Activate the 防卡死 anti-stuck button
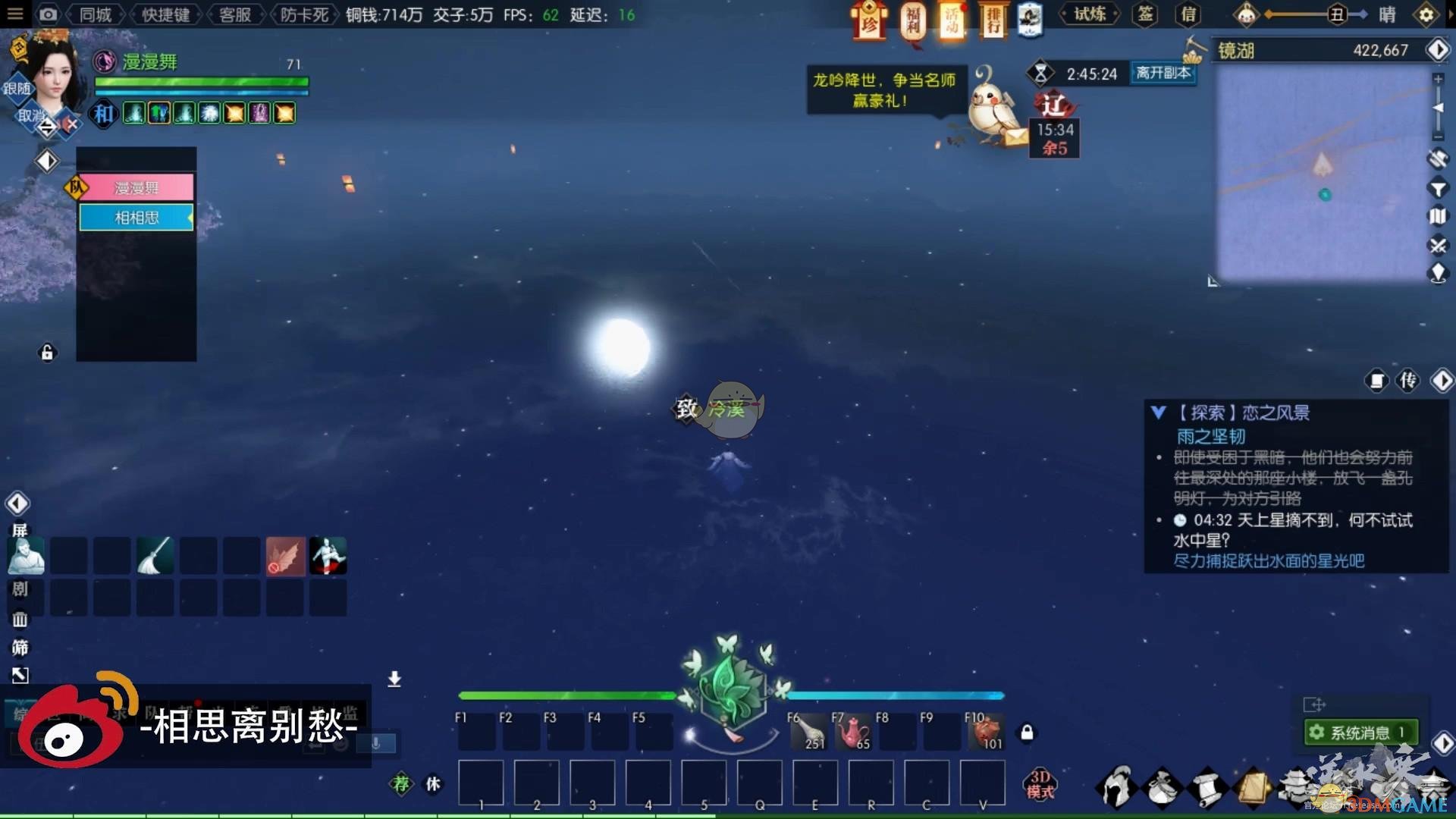This screenshot has height=819, width=1456. click(304, 14)
